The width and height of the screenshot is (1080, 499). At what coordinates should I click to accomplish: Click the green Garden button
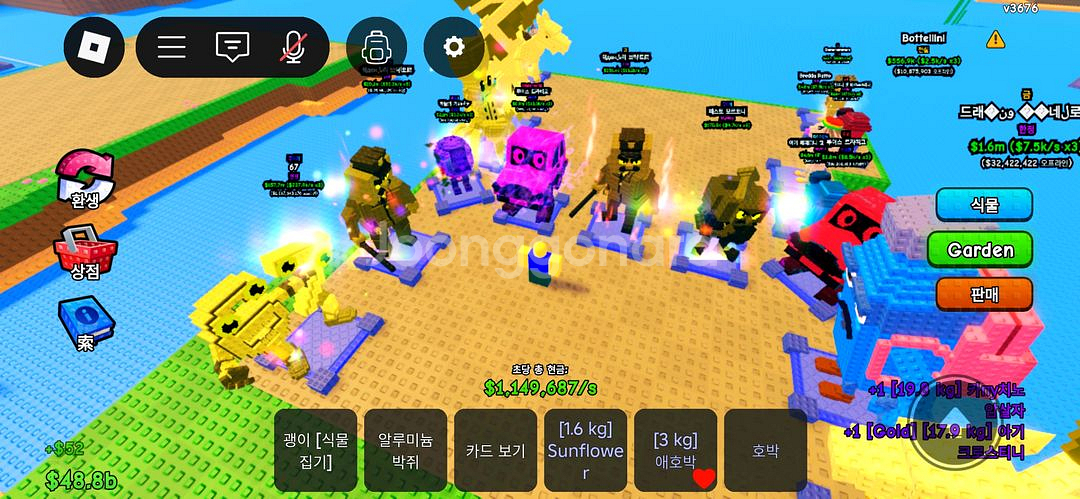[x=980, y=250]
